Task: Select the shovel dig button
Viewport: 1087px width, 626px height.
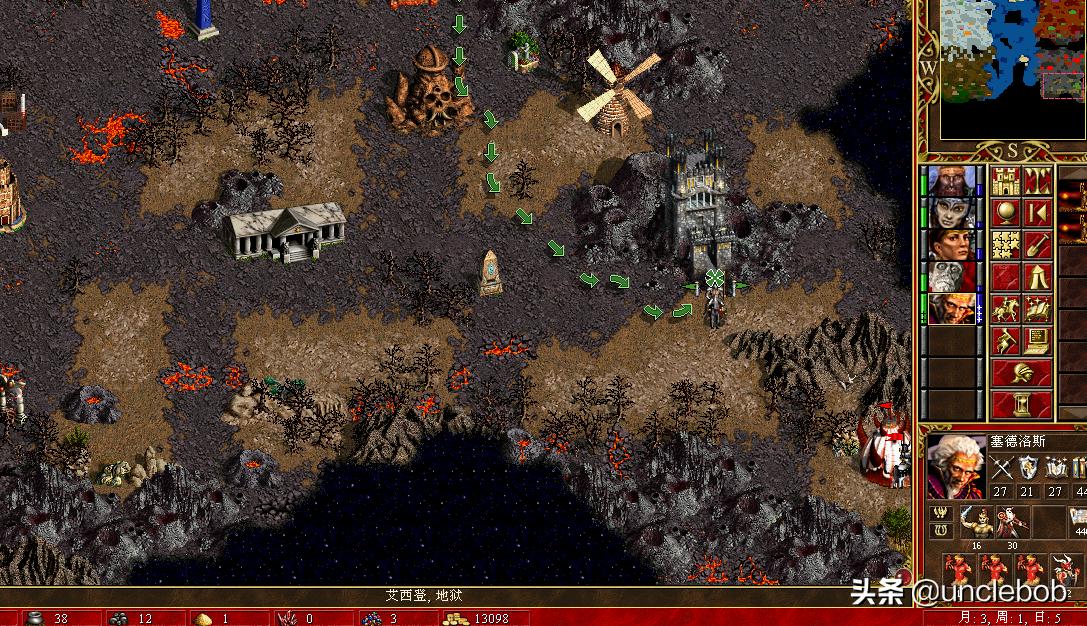Action: [x=1037, y=244]
